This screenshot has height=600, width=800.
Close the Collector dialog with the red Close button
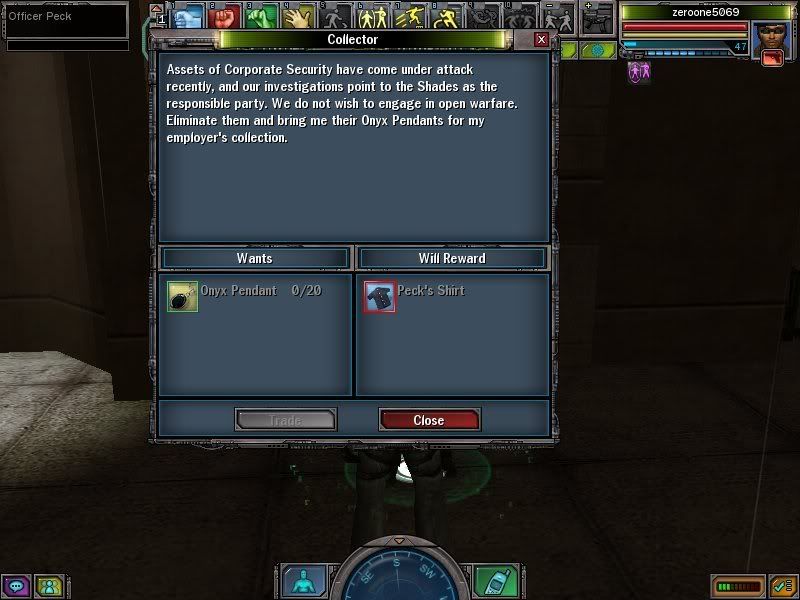pos(429,420)
